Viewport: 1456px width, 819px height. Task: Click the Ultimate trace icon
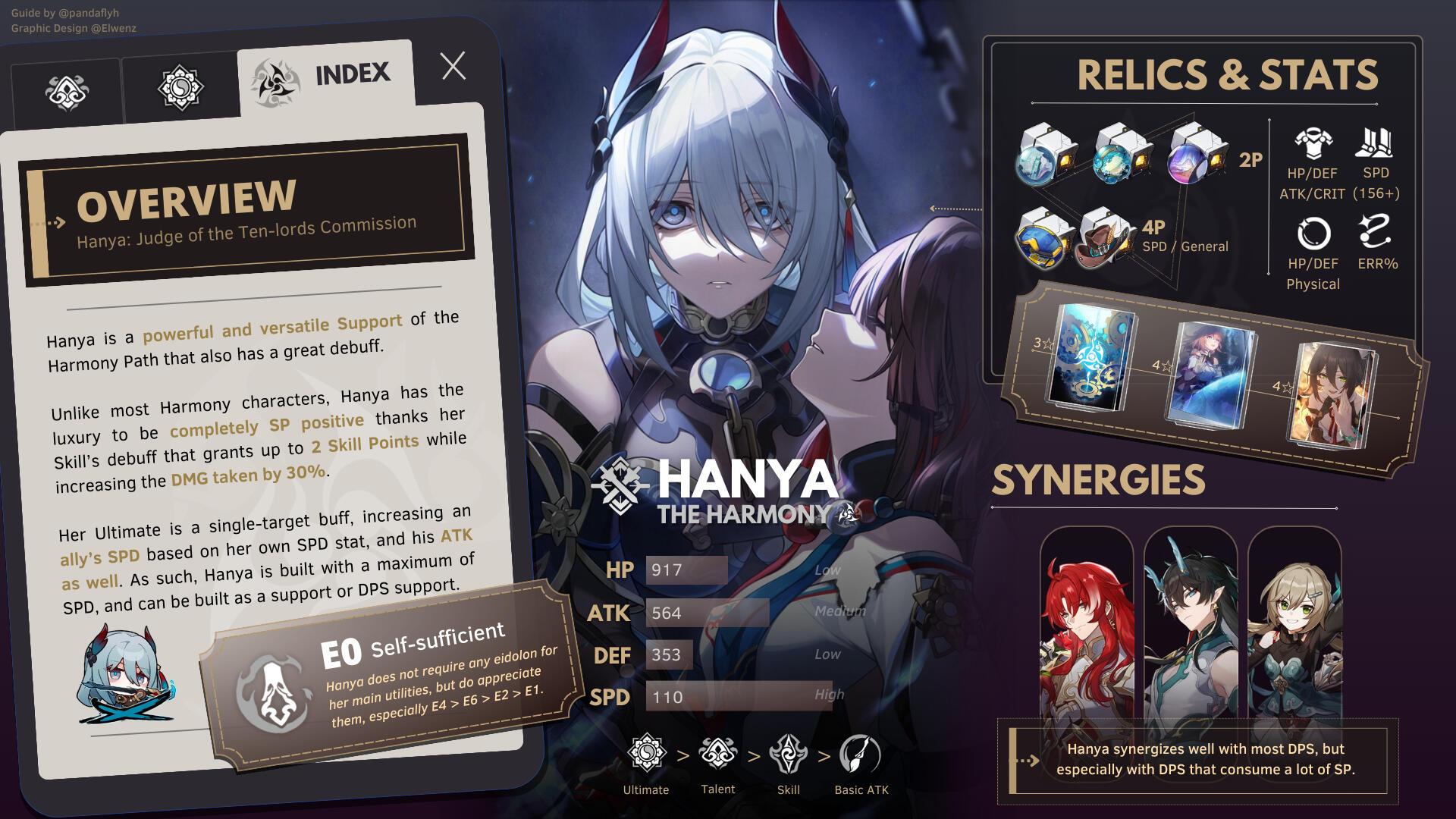646,754
